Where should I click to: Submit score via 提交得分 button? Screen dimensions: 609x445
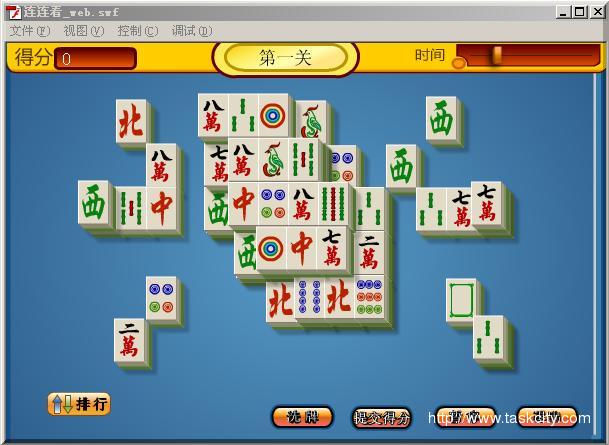(382, 417)
